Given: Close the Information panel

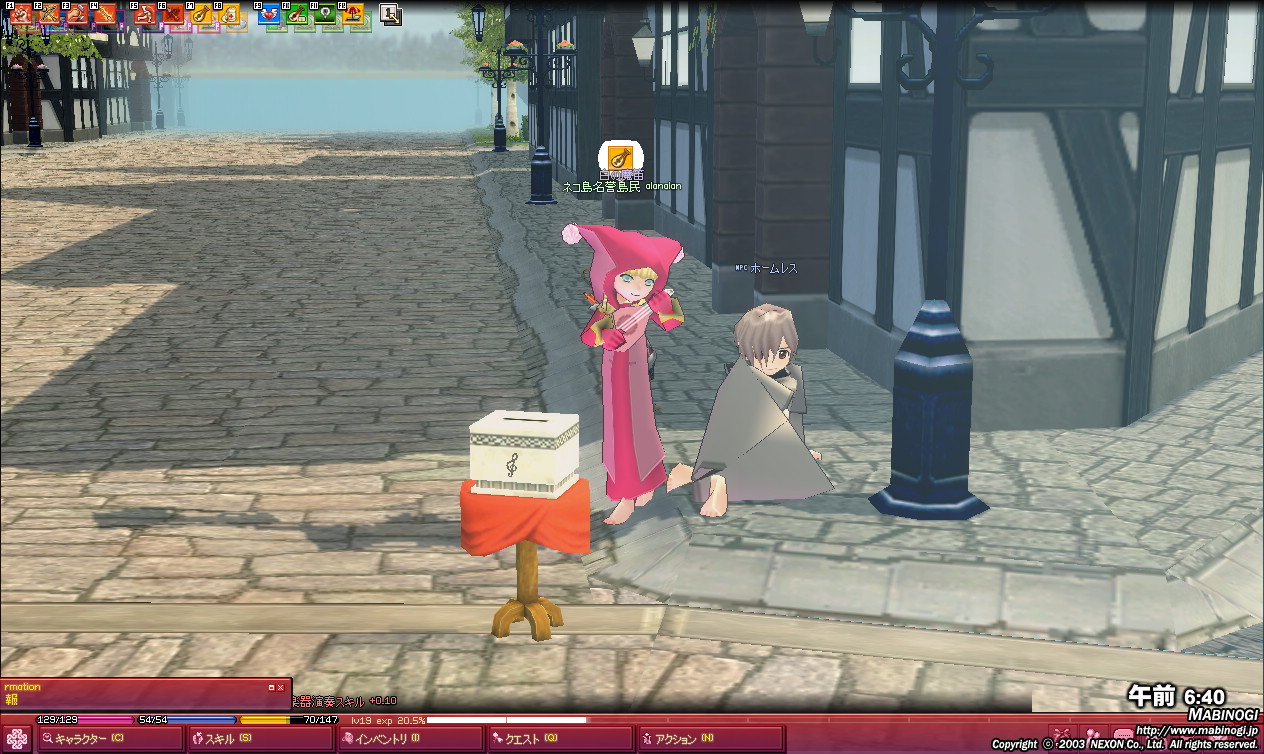Looking at the screenshot, I should [281, 687].
